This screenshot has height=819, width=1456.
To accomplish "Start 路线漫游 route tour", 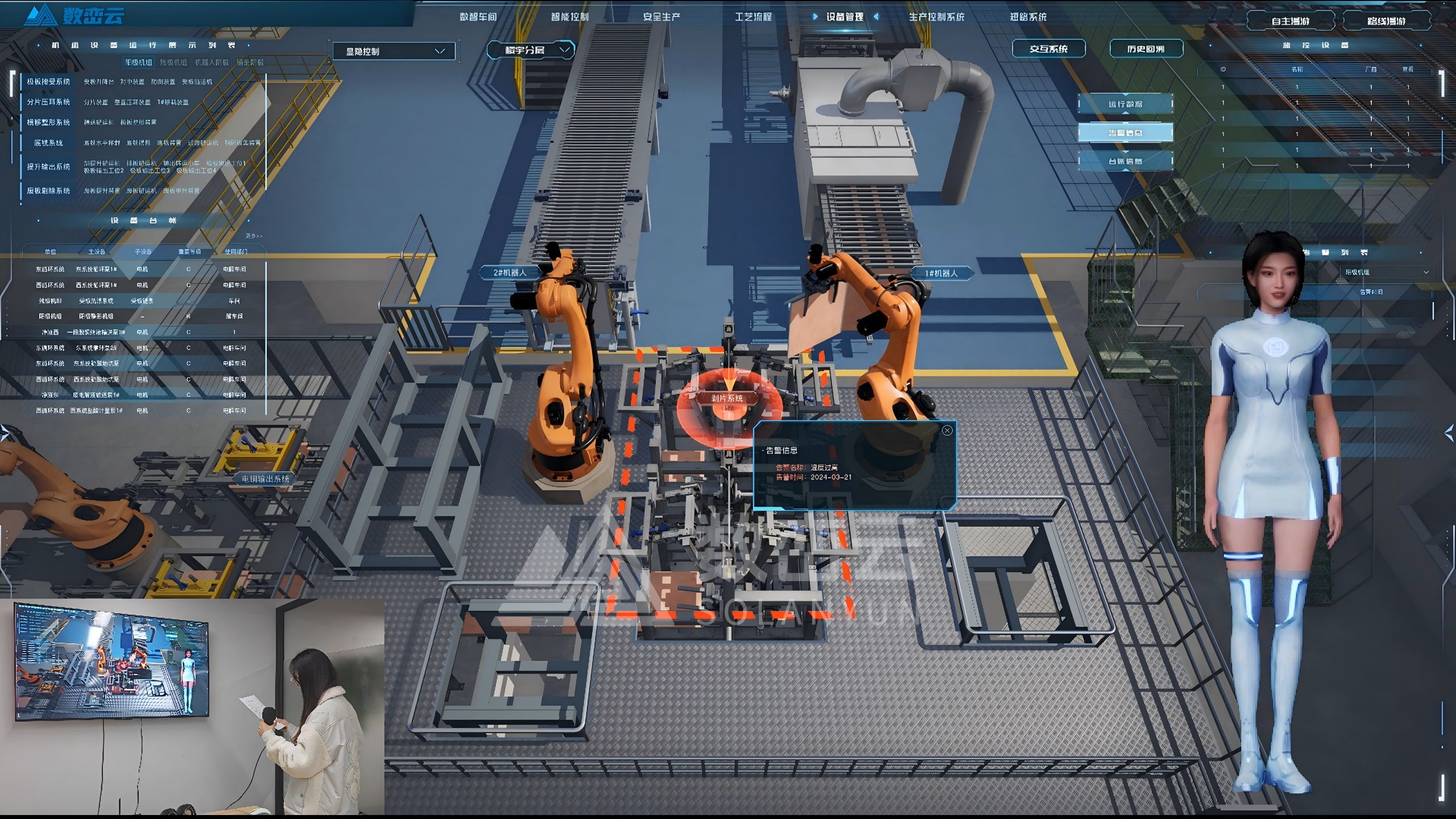I will coord(1386,22).
